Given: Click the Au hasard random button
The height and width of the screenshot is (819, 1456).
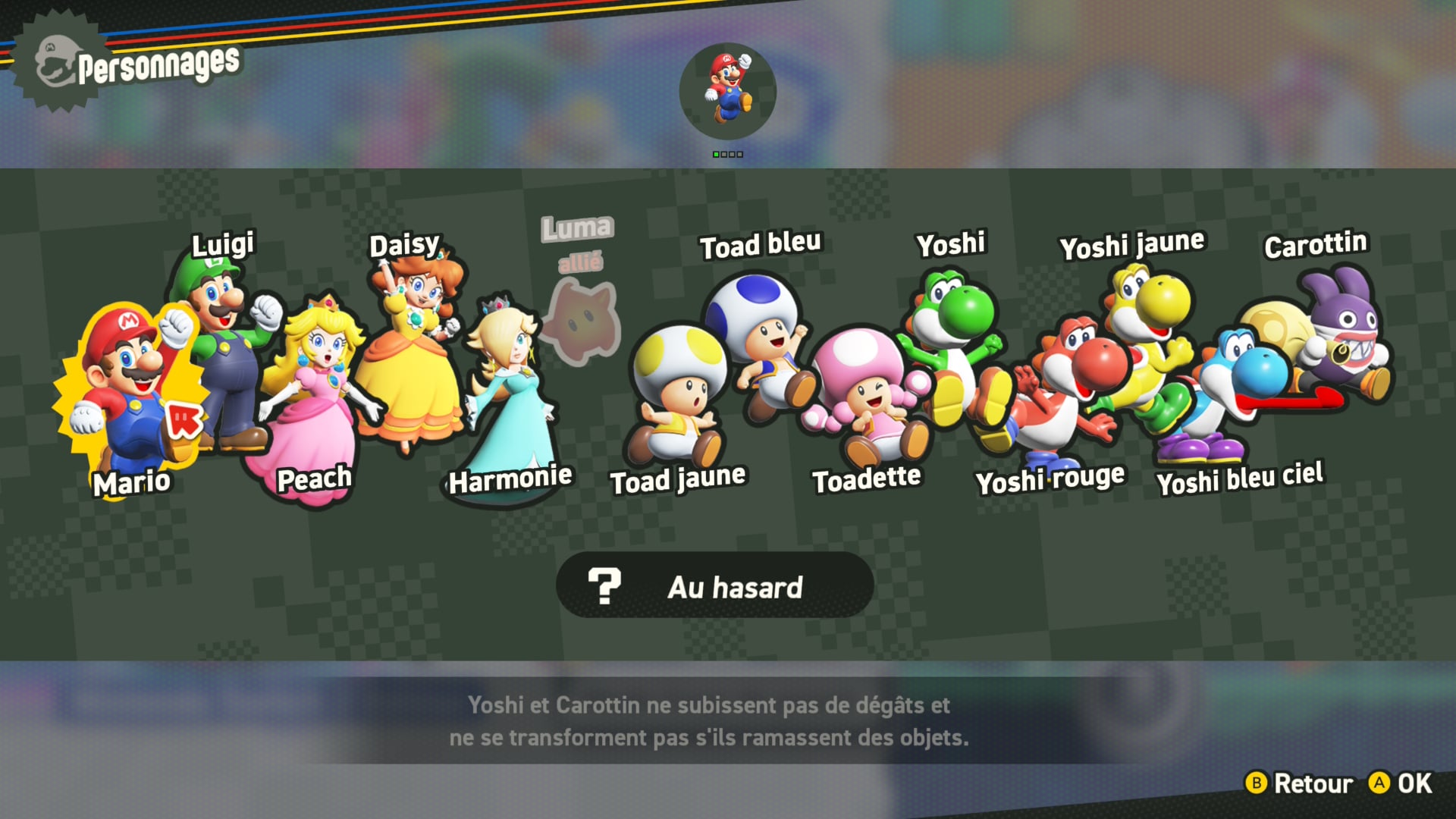Looking at the screenshot, I should click(714, 586).
